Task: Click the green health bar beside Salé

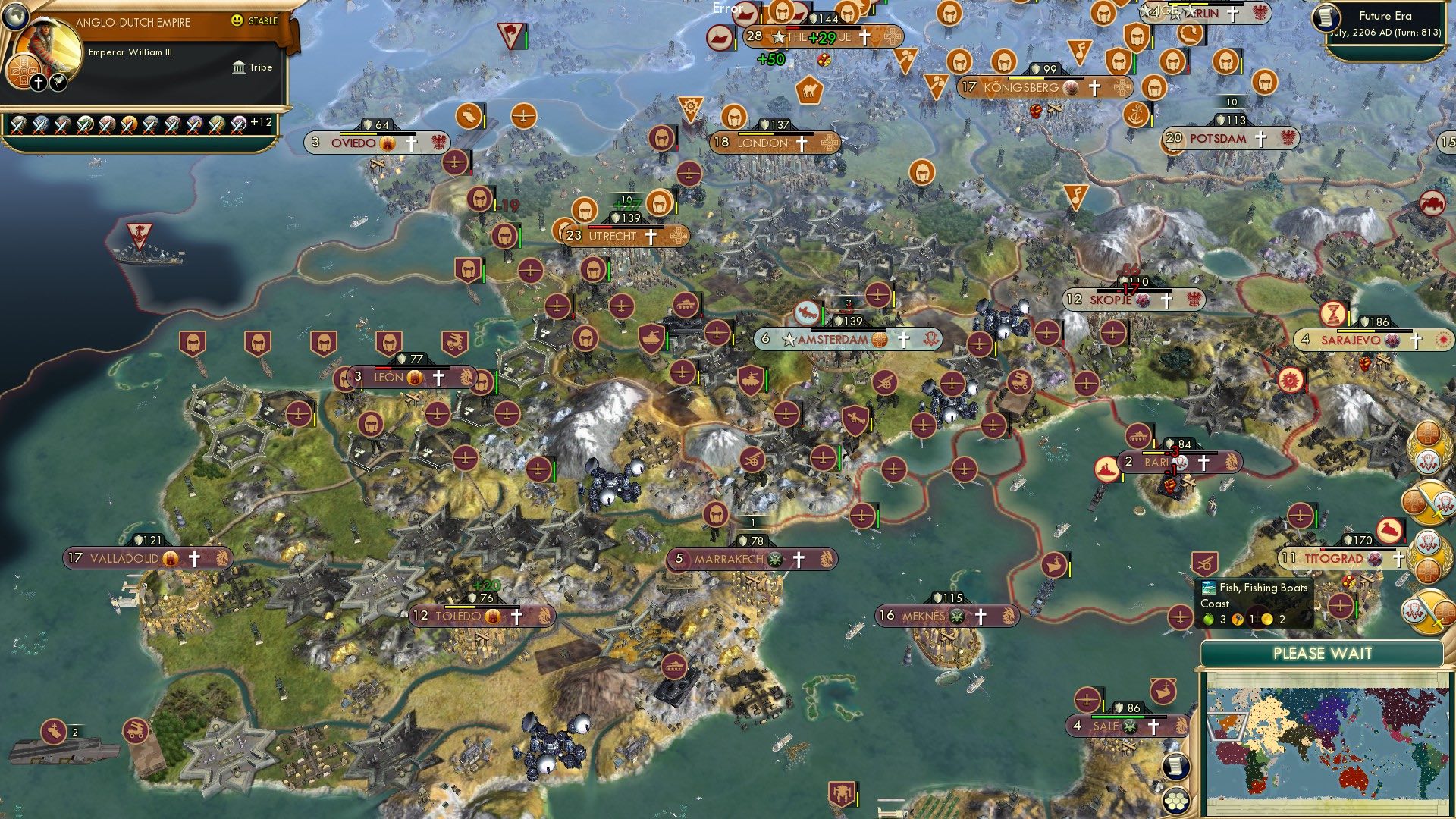Action: tap(1119, 717)
